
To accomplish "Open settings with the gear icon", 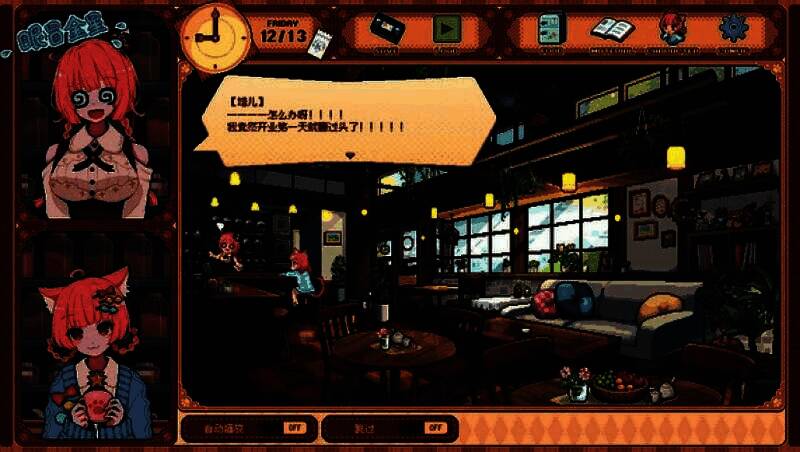I will 733,28.
